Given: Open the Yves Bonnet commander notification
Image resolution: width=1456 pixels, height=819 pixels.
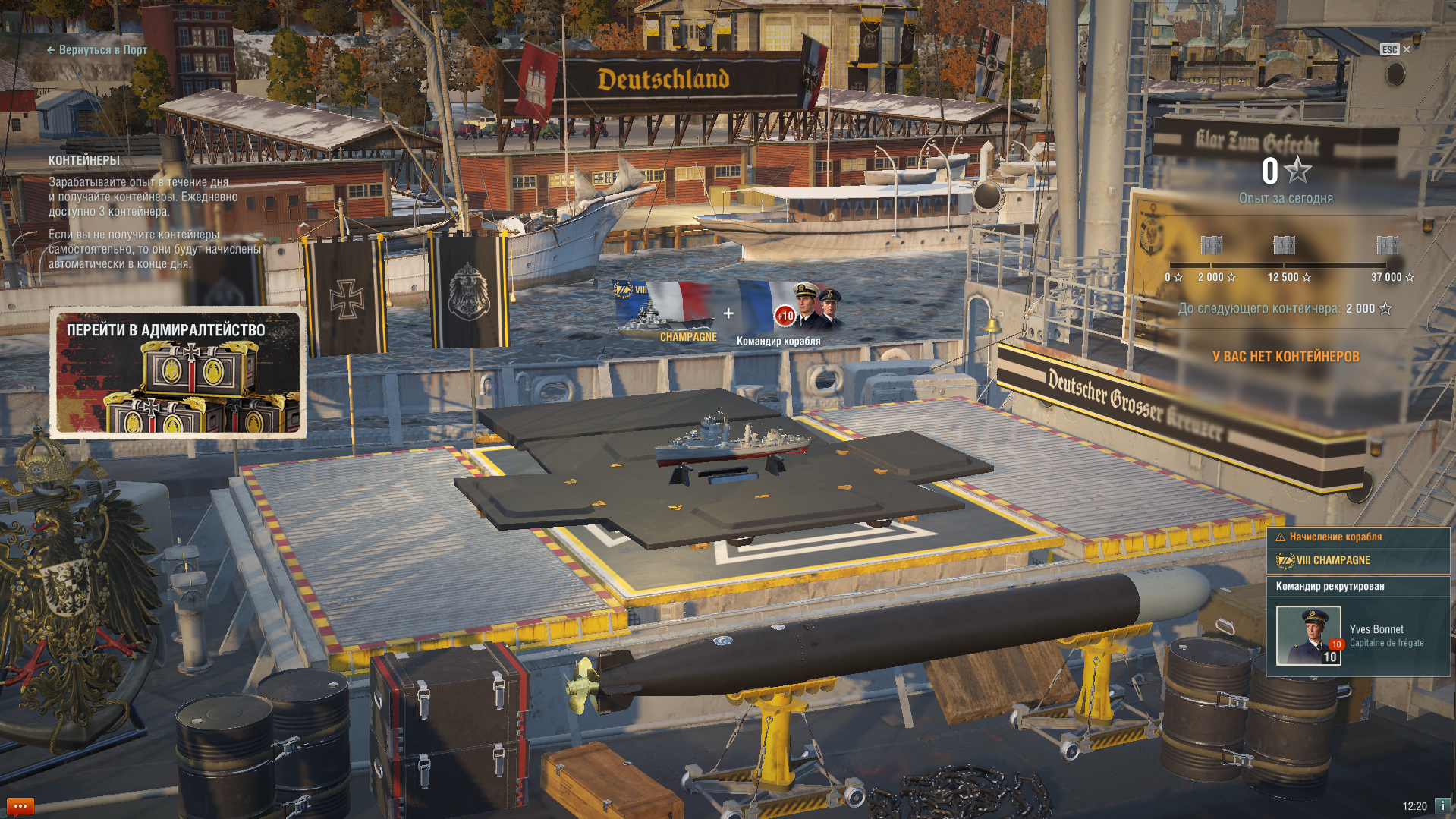Looking at the screenshot, I should tap(1357, 635).
